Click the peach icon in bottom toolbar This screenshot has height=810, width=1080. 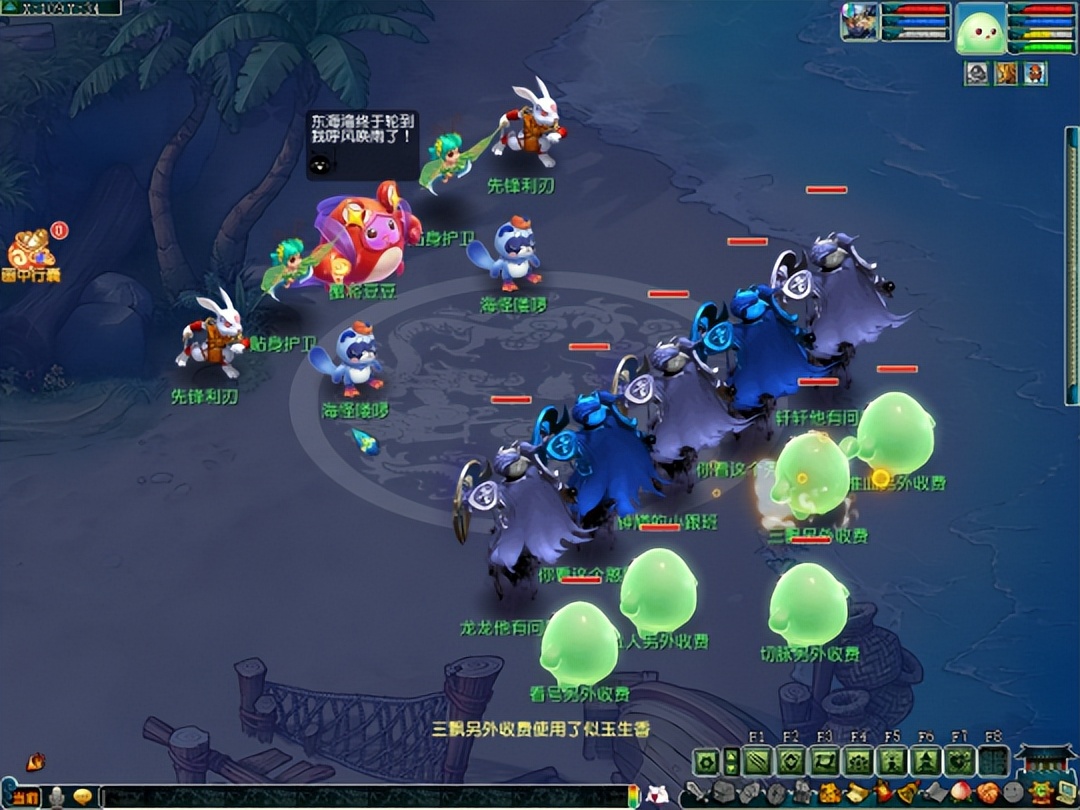pos(961,794)
